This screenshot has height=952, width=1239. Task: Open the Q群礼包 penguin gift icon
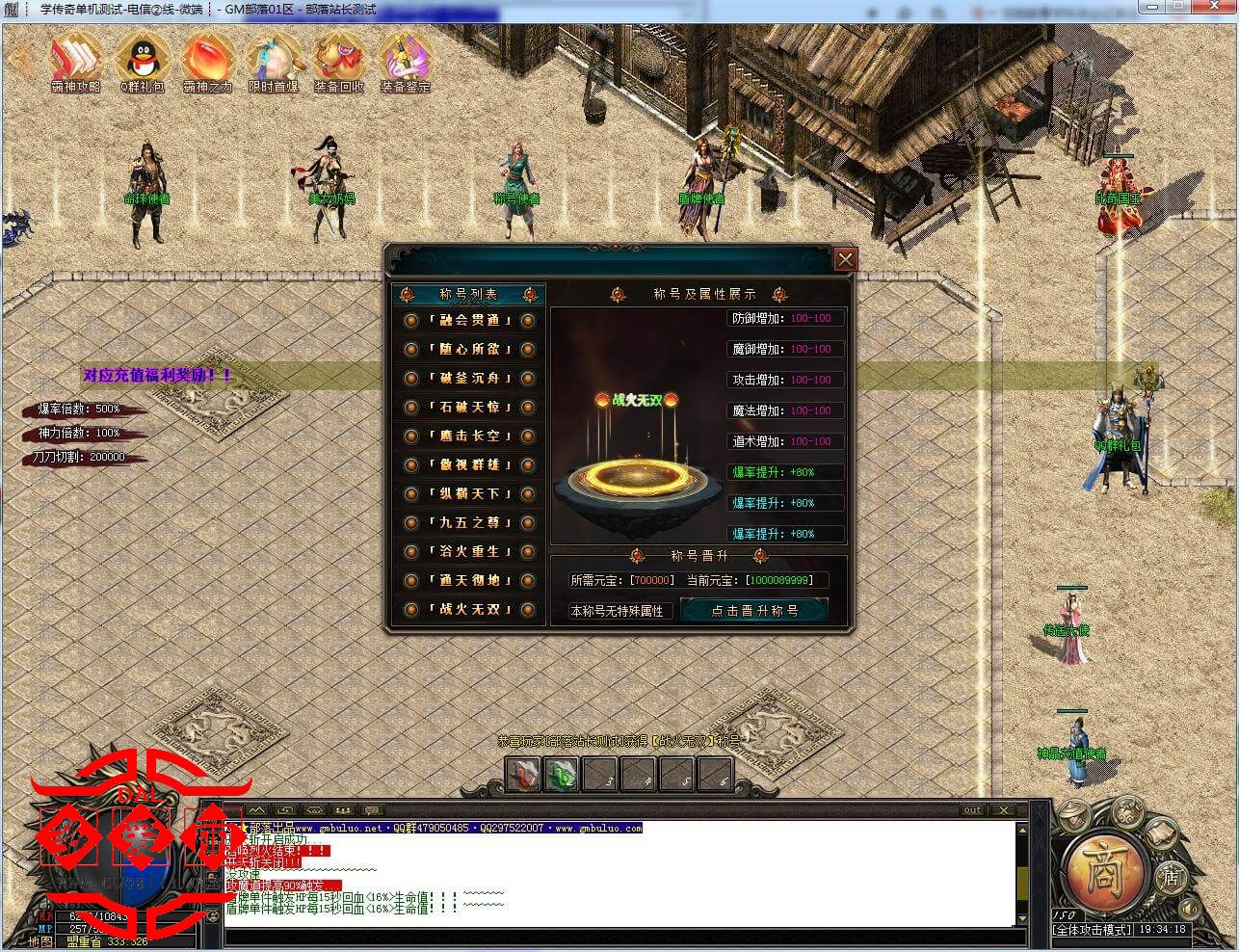(143, 60)
